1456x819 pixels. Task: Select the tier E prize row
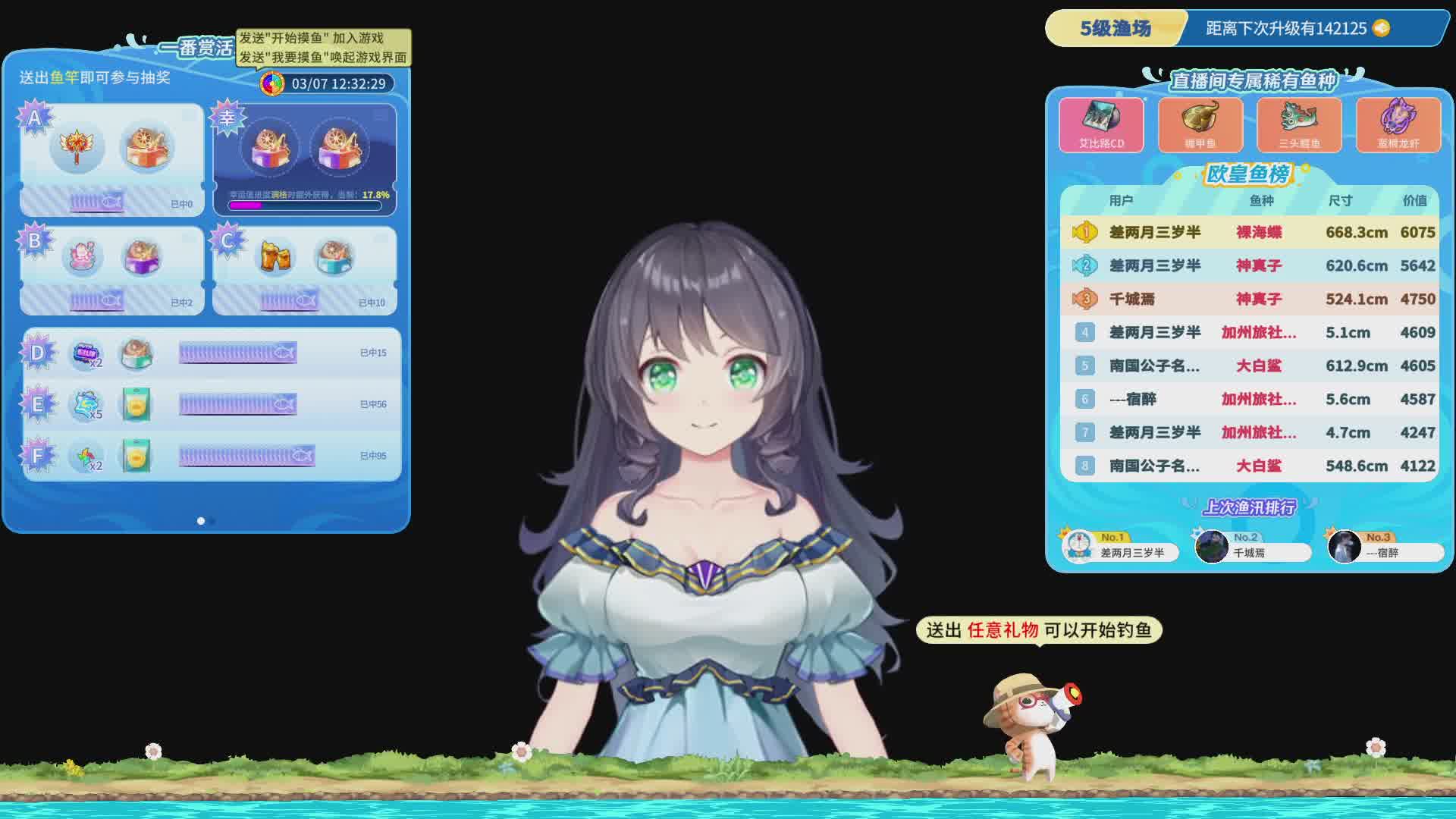[x=212, y=404]
